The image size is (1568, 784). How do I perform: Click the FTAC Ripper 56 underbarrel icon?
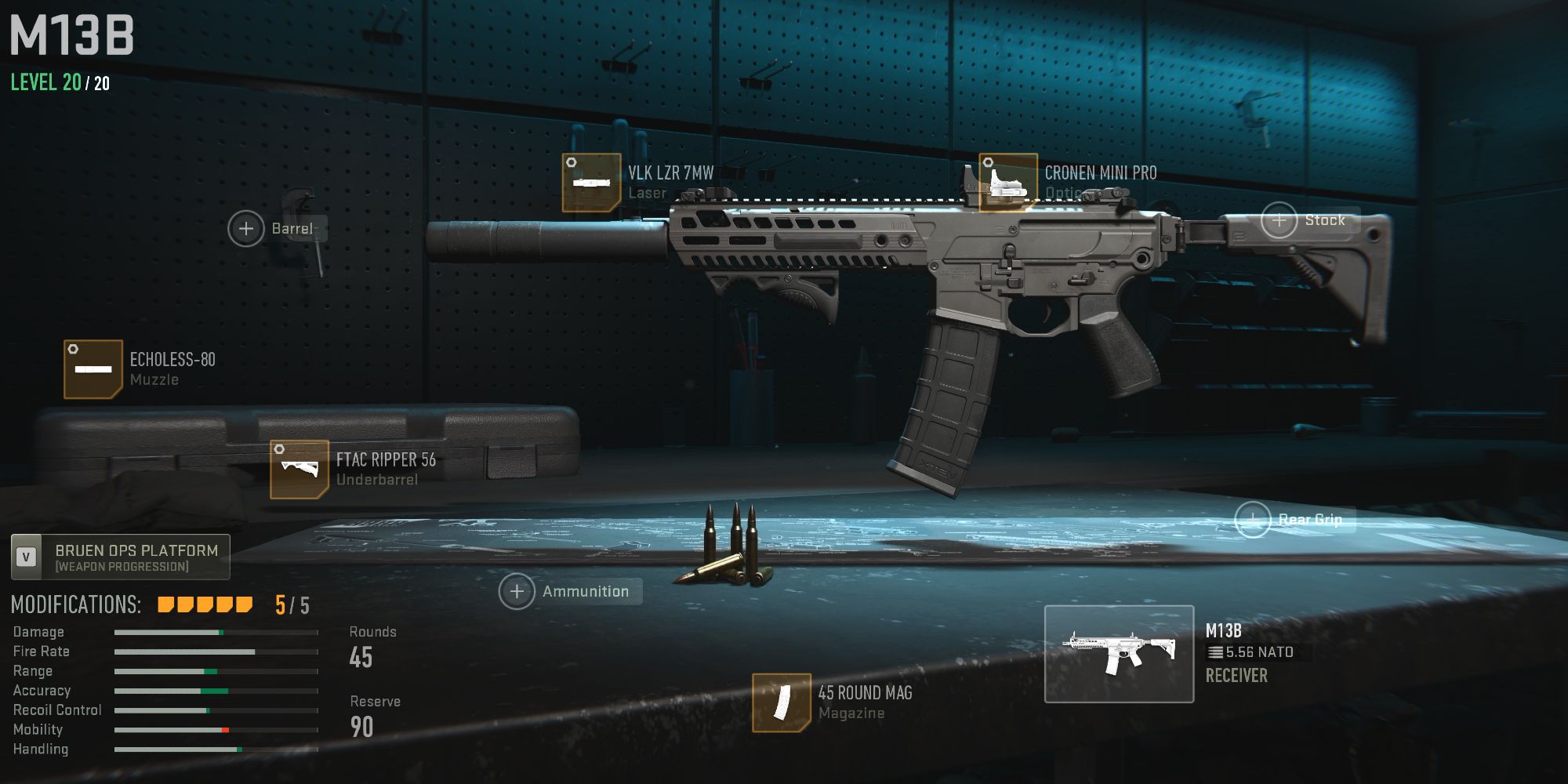298,469
